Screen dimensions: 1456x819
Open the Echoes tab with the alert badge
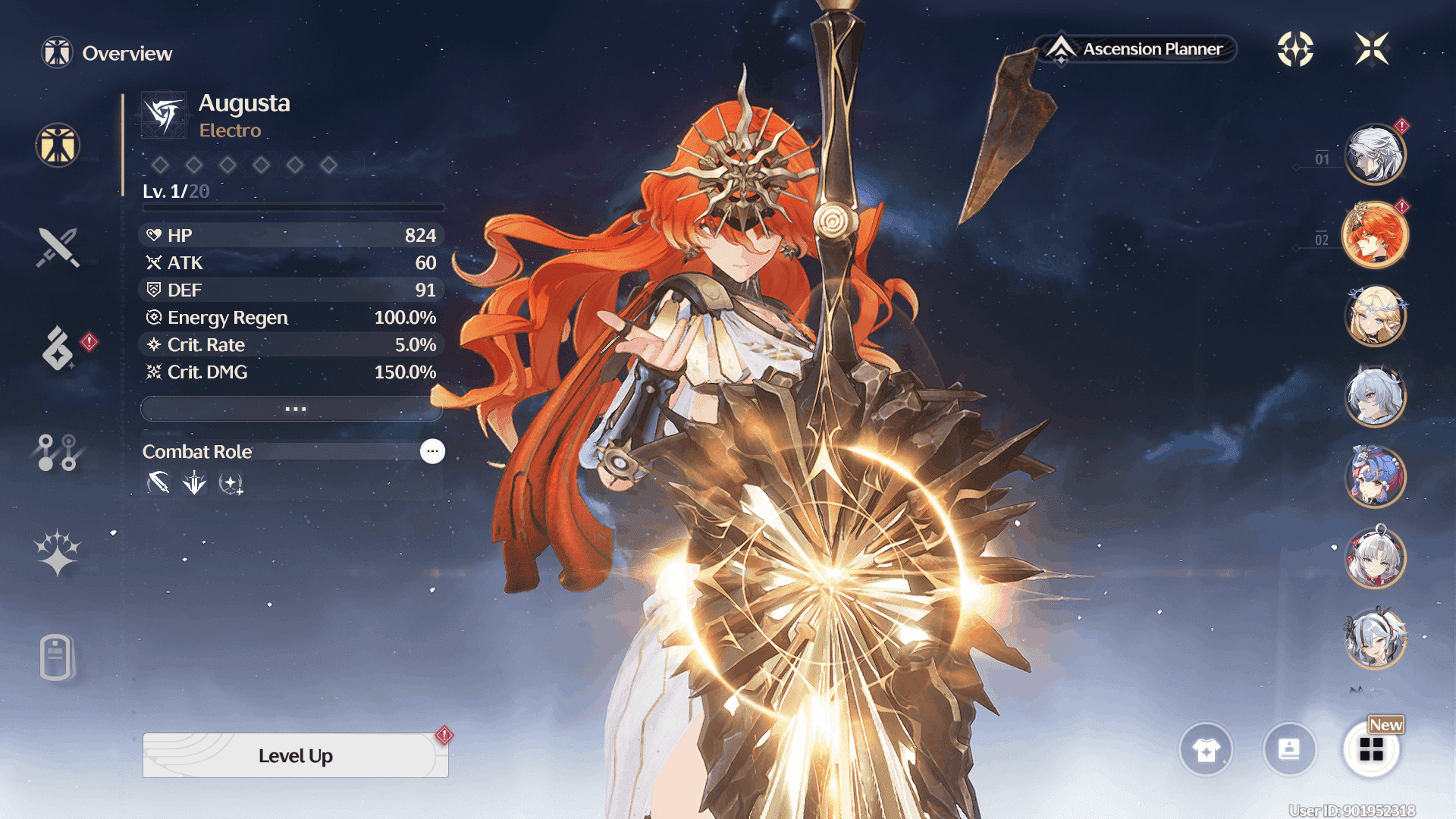(x=58, y=349)
